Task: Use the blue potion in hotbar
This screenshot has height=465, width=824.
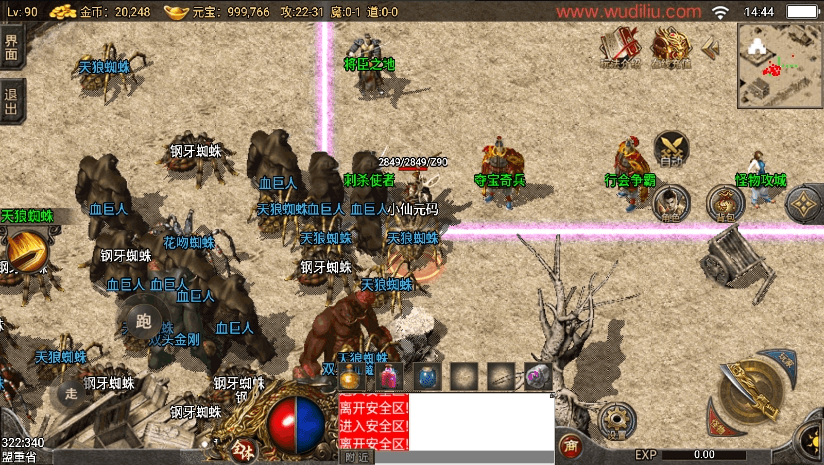Action: point(426,376)
